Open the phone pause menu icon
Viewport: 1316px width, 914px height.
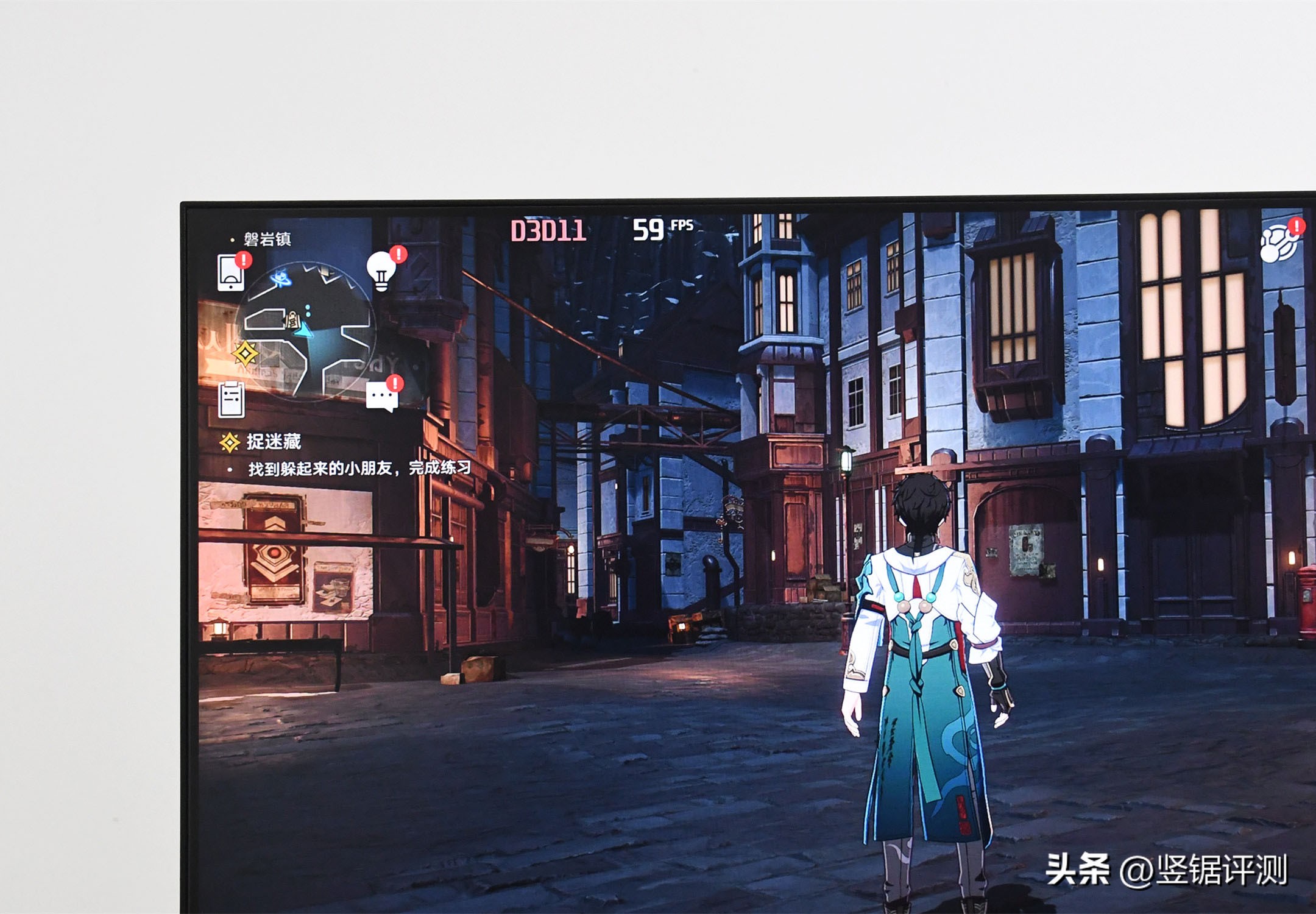[x=230, y=273]
